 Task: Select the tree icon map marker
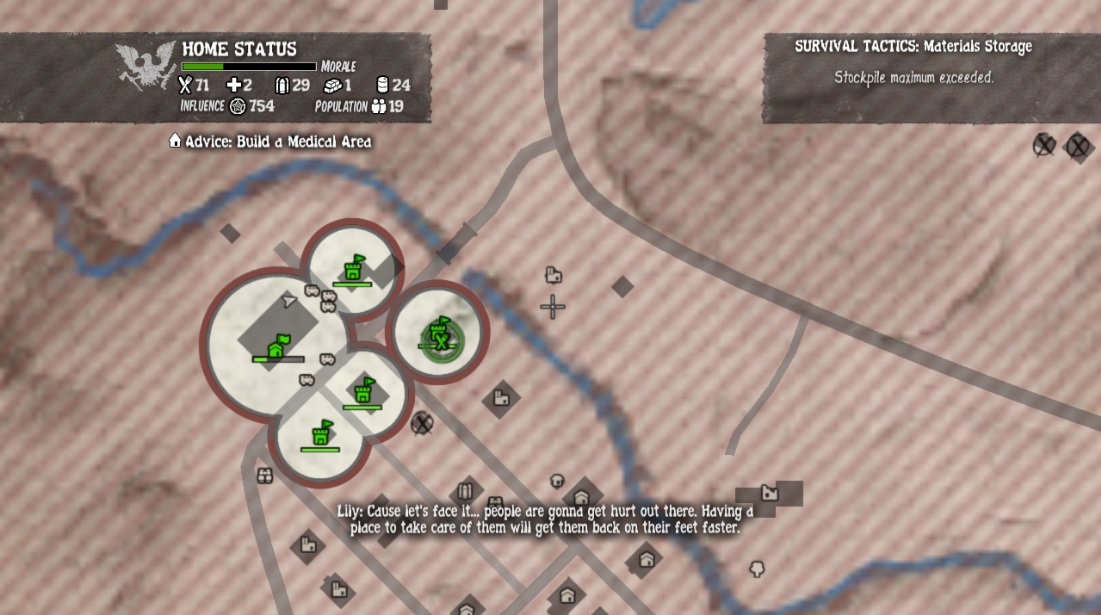(x=757, y=570)
